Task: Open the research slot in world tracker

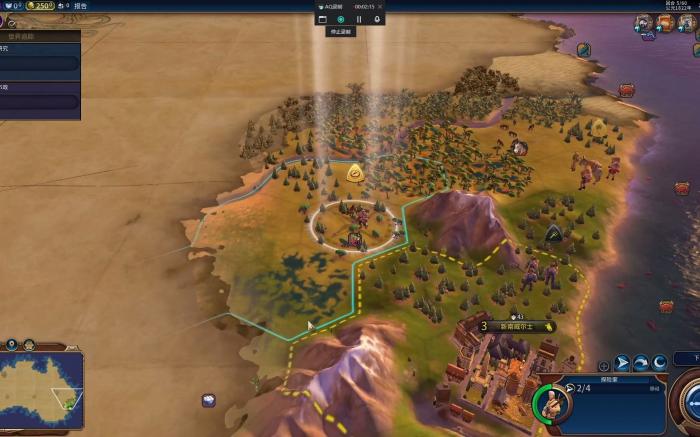Action: [40, 63]
